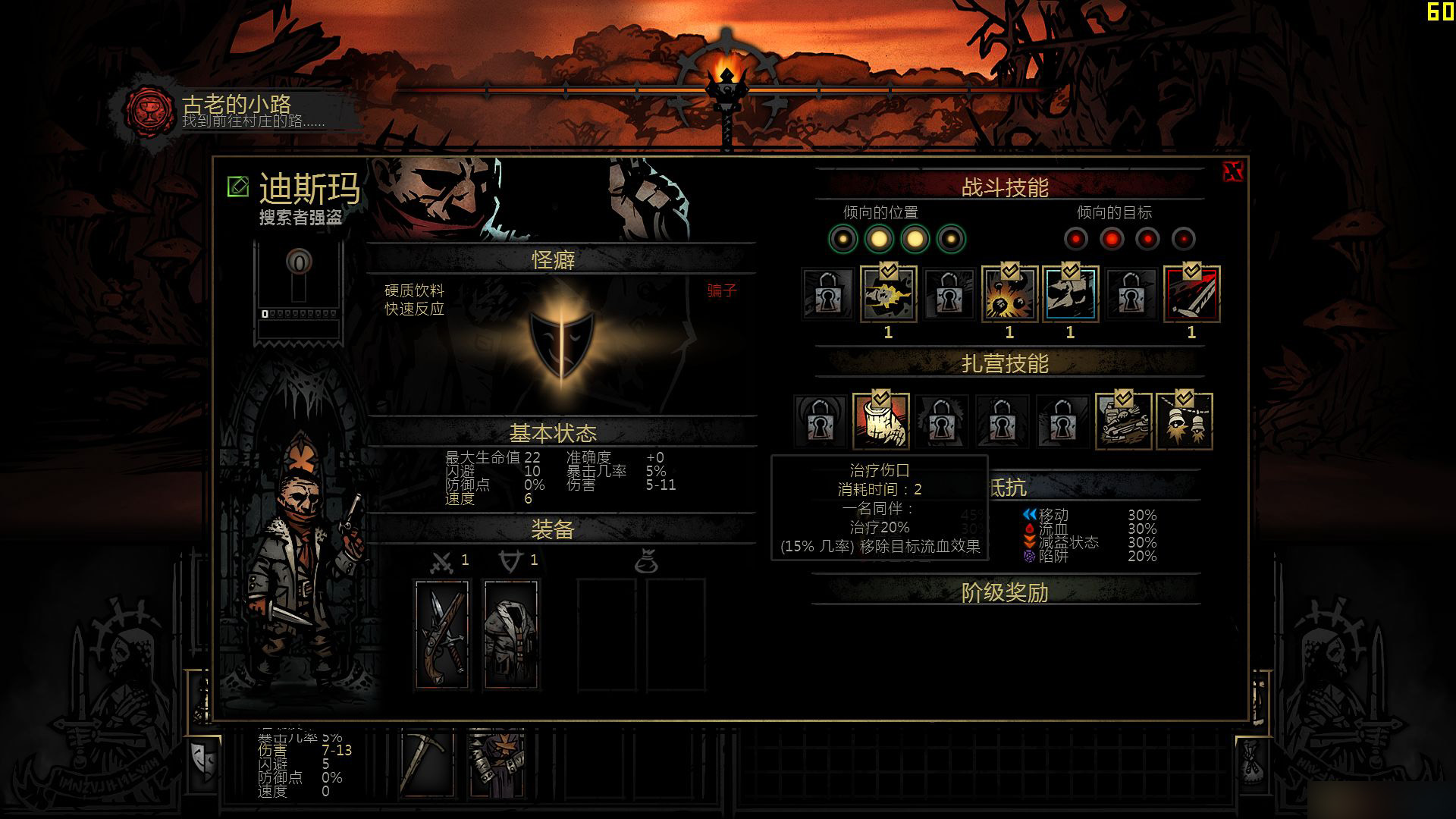Close the character sheet with the red X
This screenshot has height=819, width=1456.
pos(1233,172)
